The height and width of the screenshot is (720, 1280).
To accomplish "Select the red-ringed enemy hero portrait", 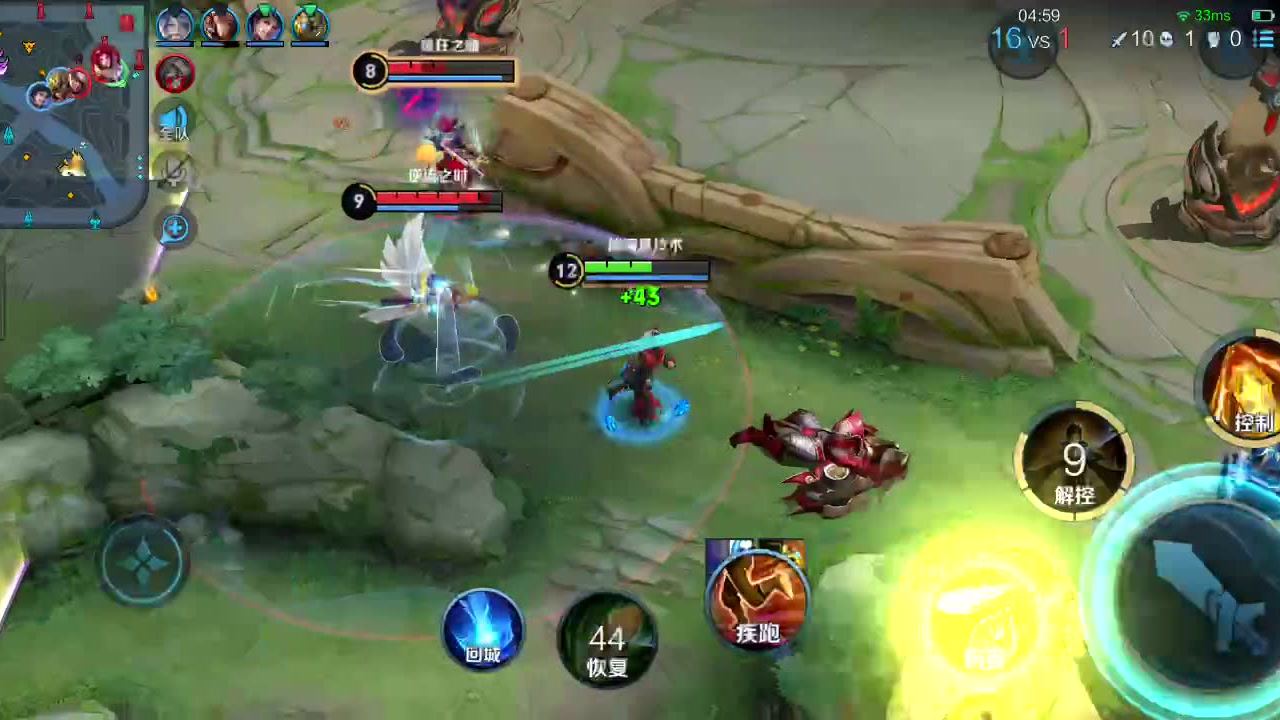I will pyautogui.click(x=176, y=72).
